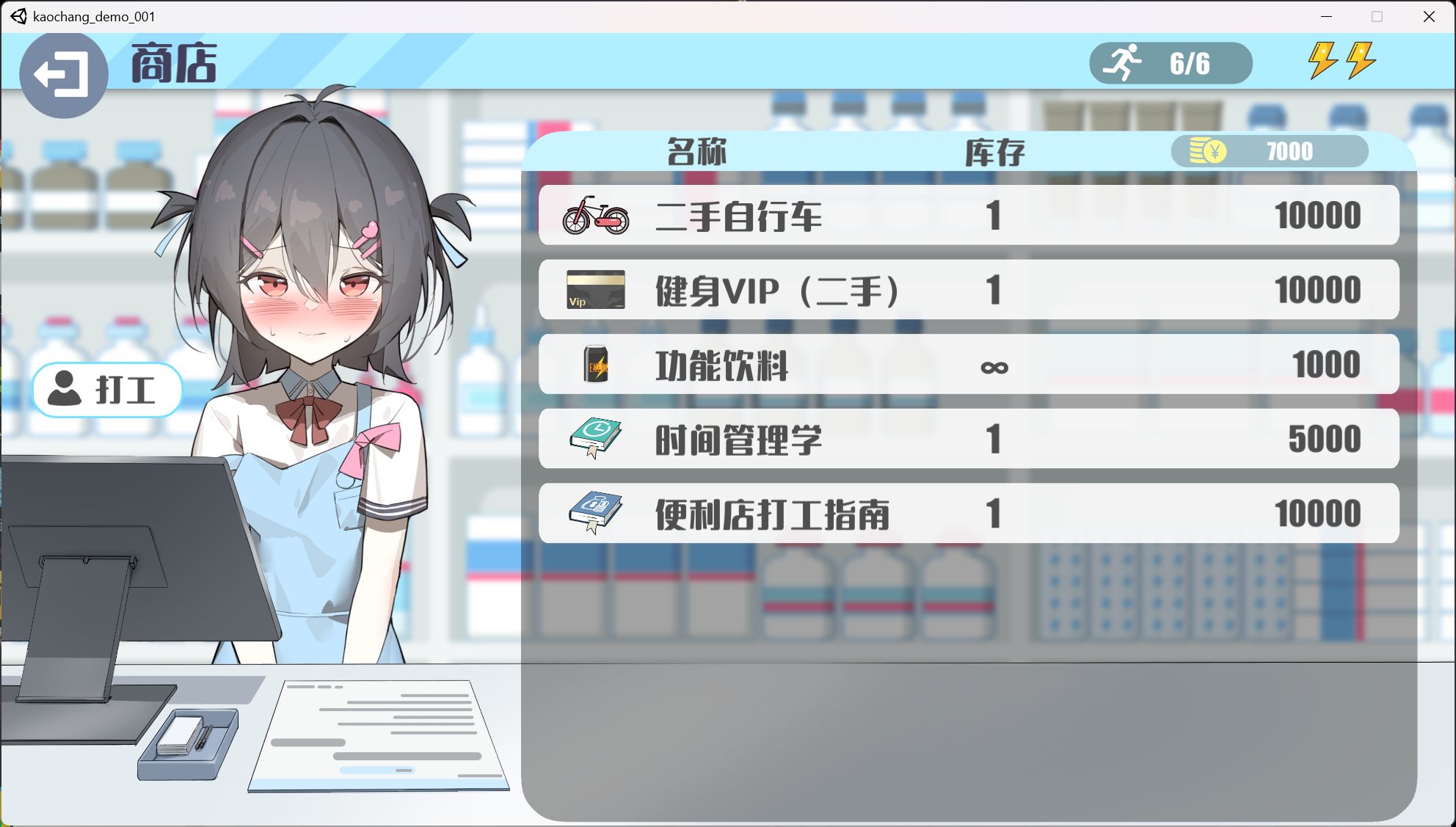Select the energy drink can icon
Viewport: 1456px width, 827px height.
(x=596, y=364)
